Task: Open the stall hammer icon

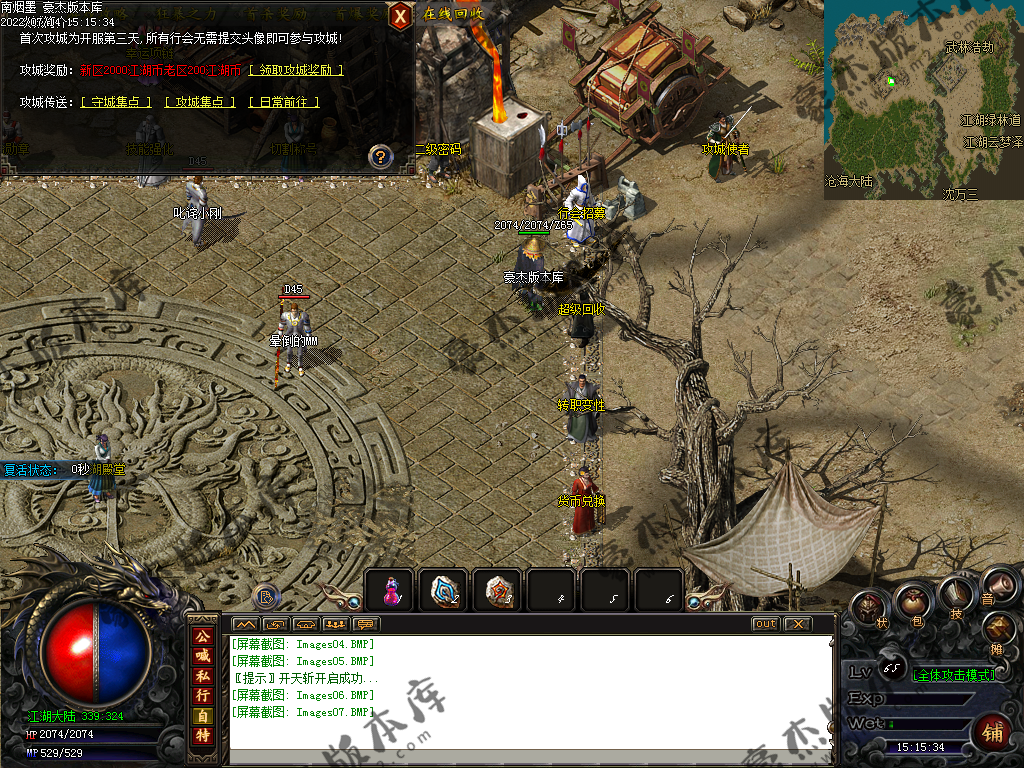Action: click(998, 628)
